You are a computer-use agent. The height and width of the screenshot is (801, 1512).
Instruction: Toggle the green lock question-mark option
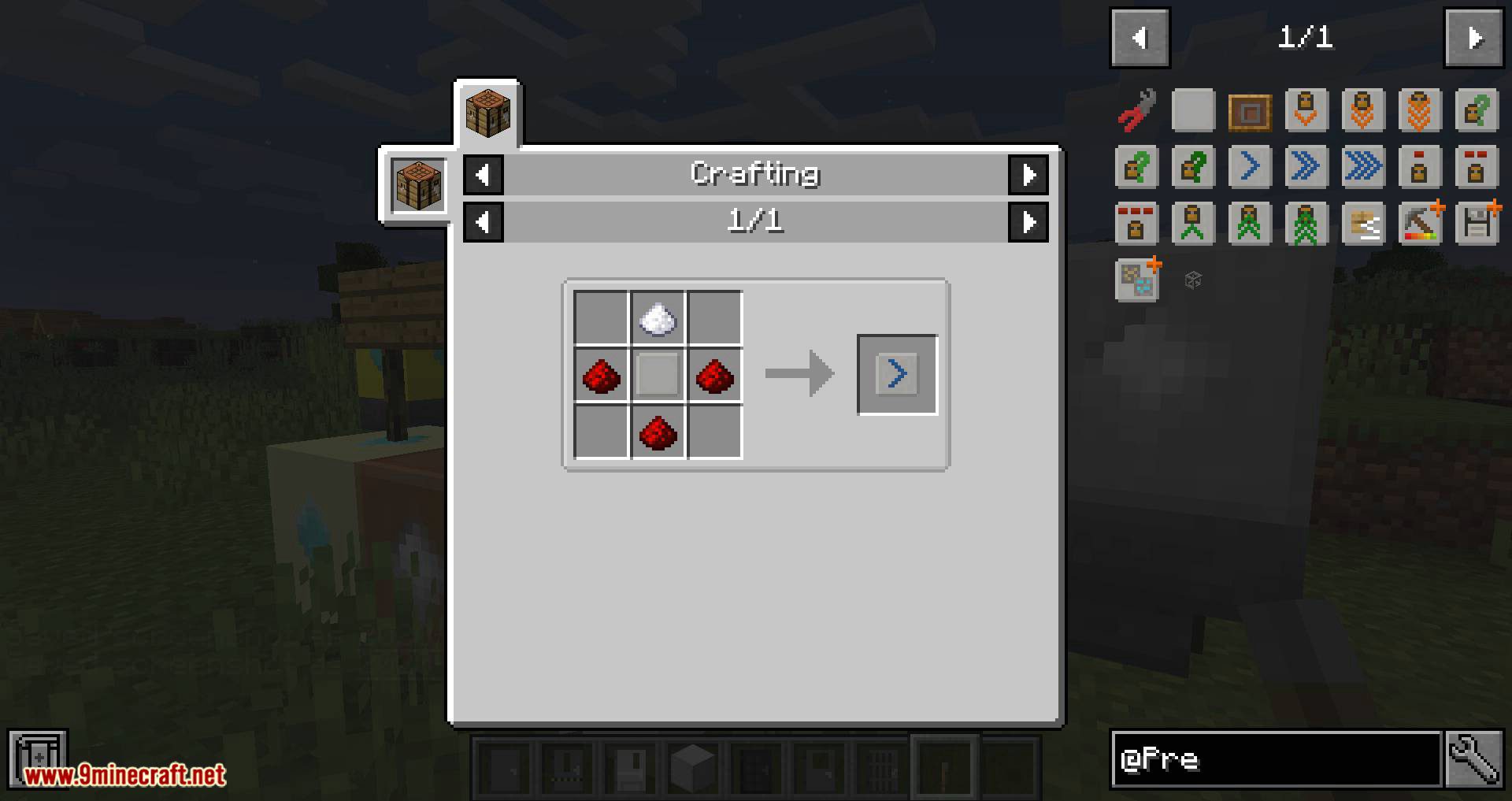coord(1477,110)
